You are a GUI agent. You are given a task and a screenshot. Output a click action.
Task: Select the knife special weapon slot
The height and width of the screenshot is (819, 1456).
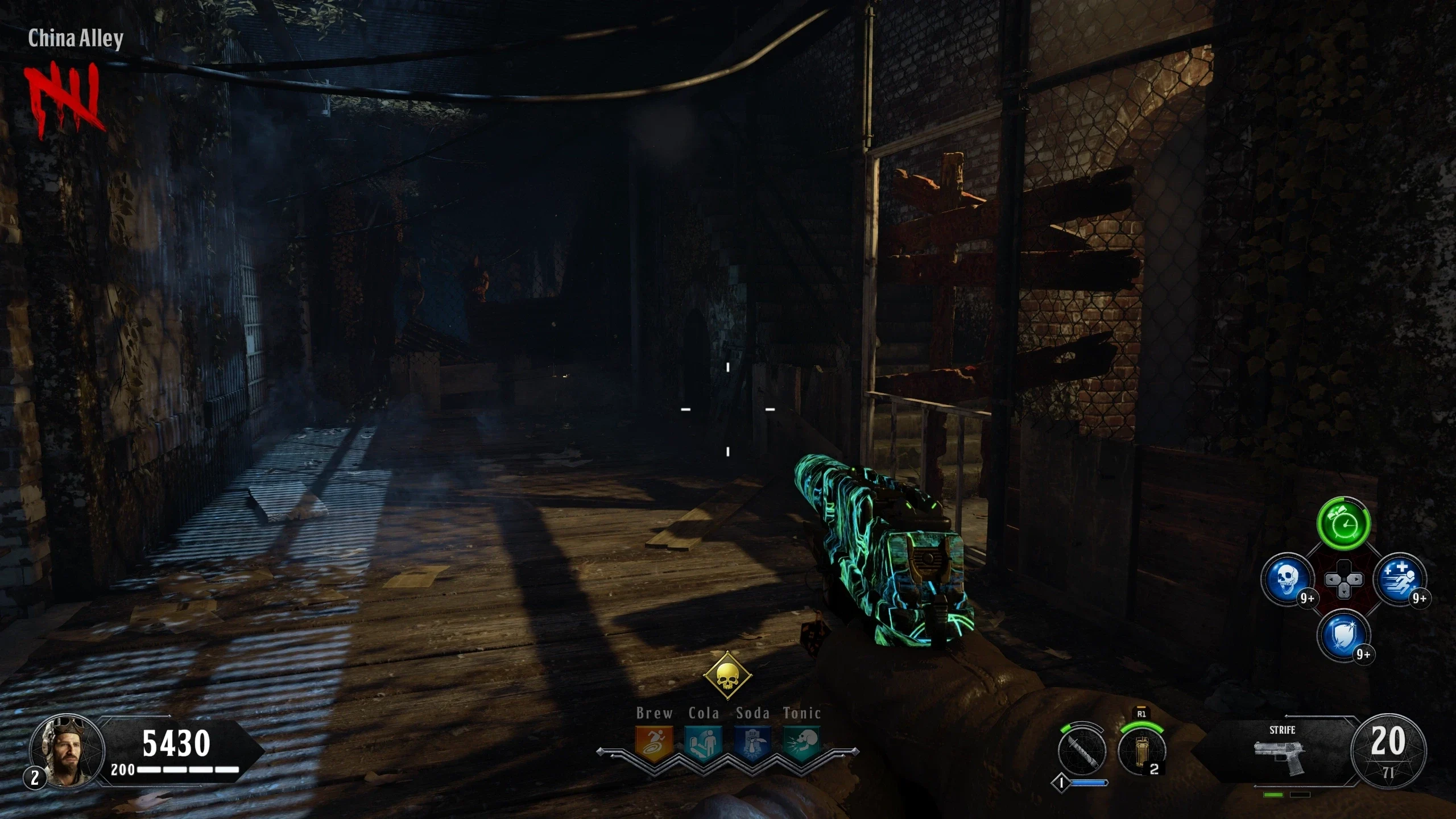tap(1082, 751)
